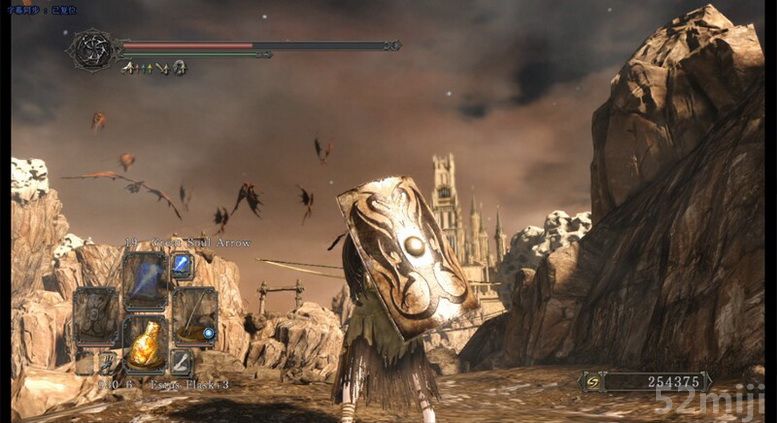Click the helmet status icon under the stamina bar
This screenshot has width=777, height=423.
[179, 67]
